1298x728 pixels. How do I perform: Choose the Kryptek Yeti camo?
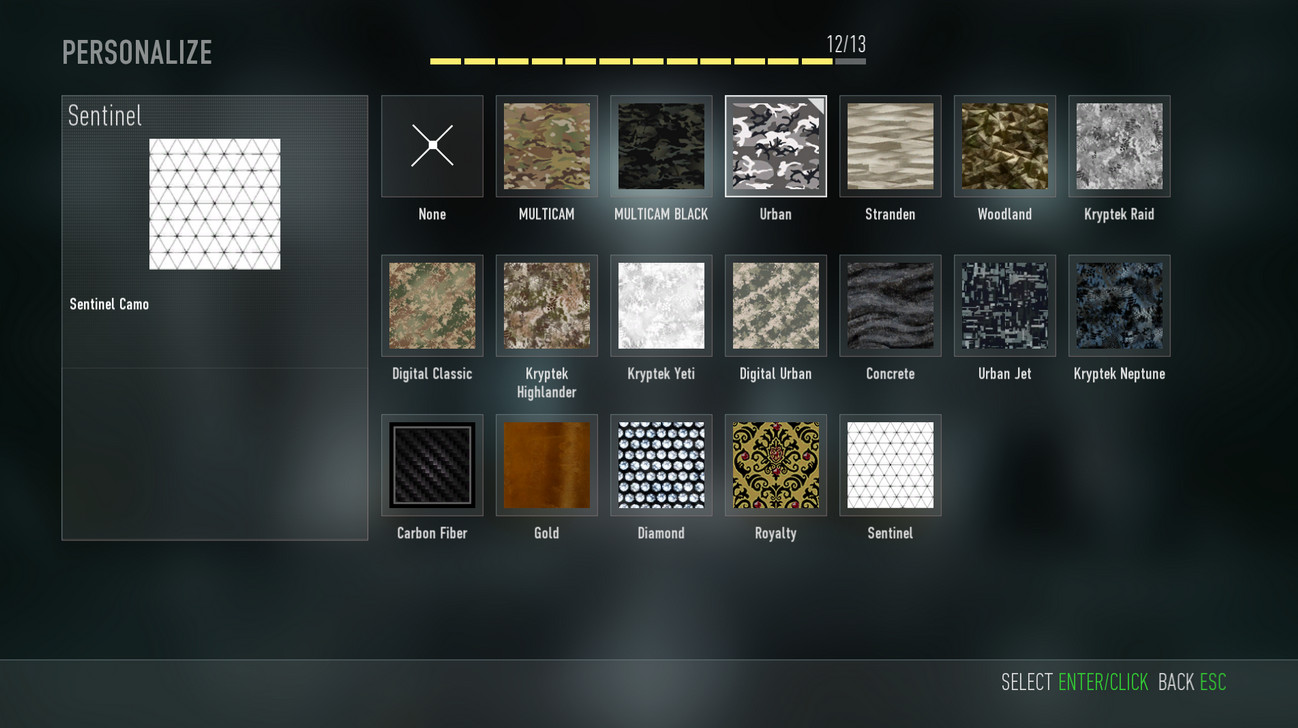(x=661, y=306)
